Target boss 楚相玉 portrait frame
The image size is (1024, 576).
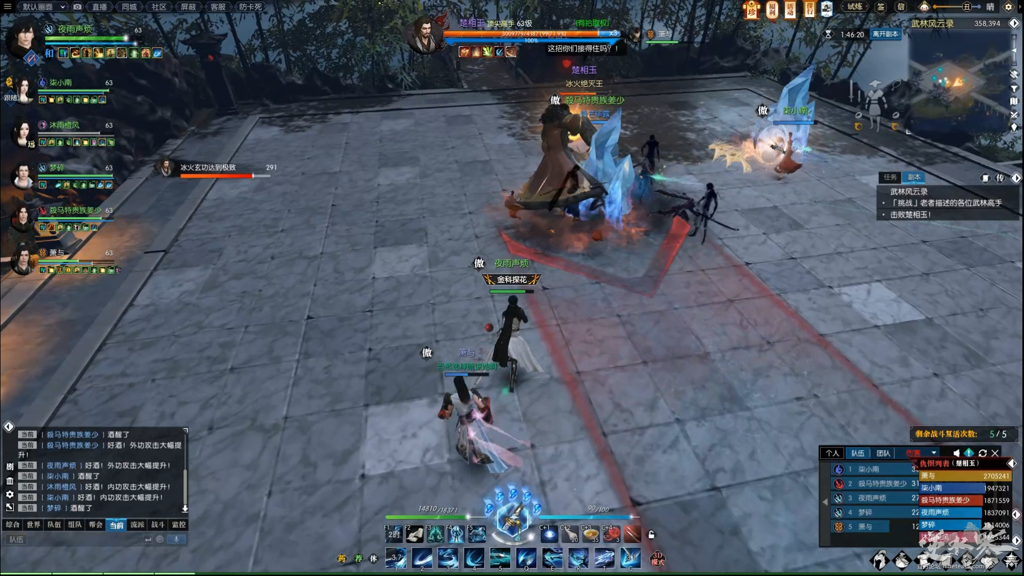(425, 35)
